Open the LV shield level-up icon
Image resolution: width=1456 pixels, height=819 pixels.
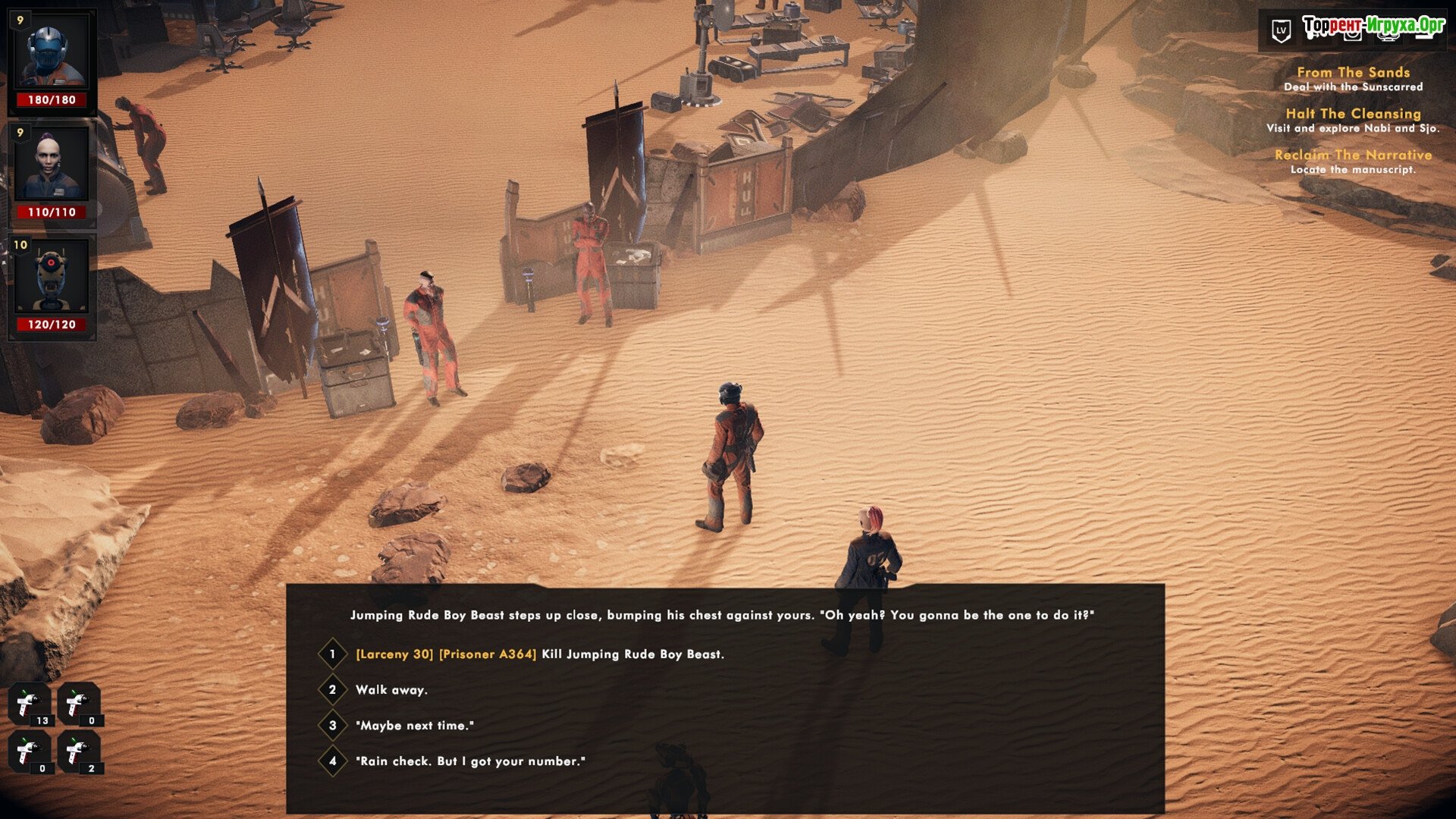click(1281, 31)
